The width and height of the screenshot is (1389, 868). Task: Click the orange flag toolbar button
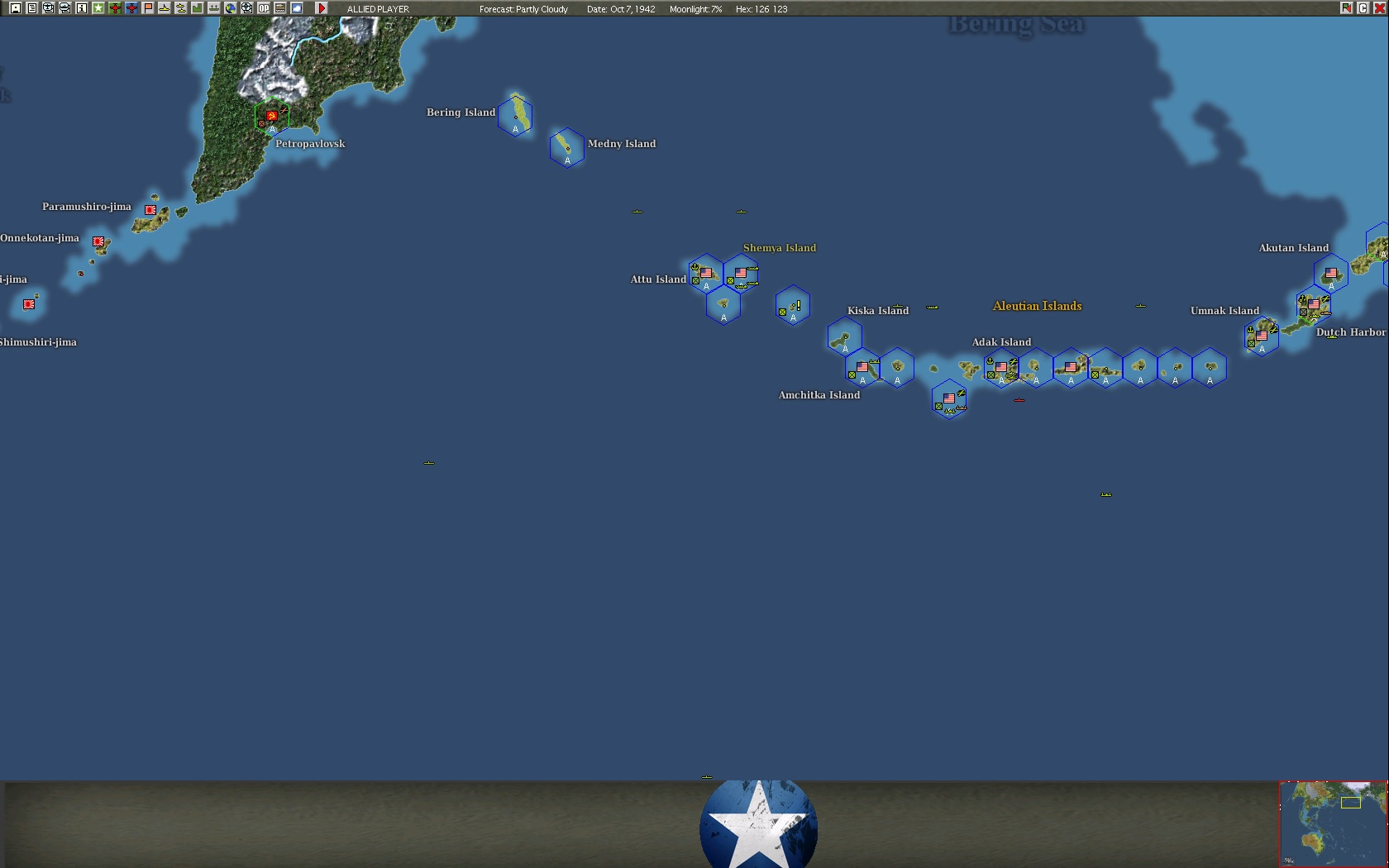click(x=147, y=8)
